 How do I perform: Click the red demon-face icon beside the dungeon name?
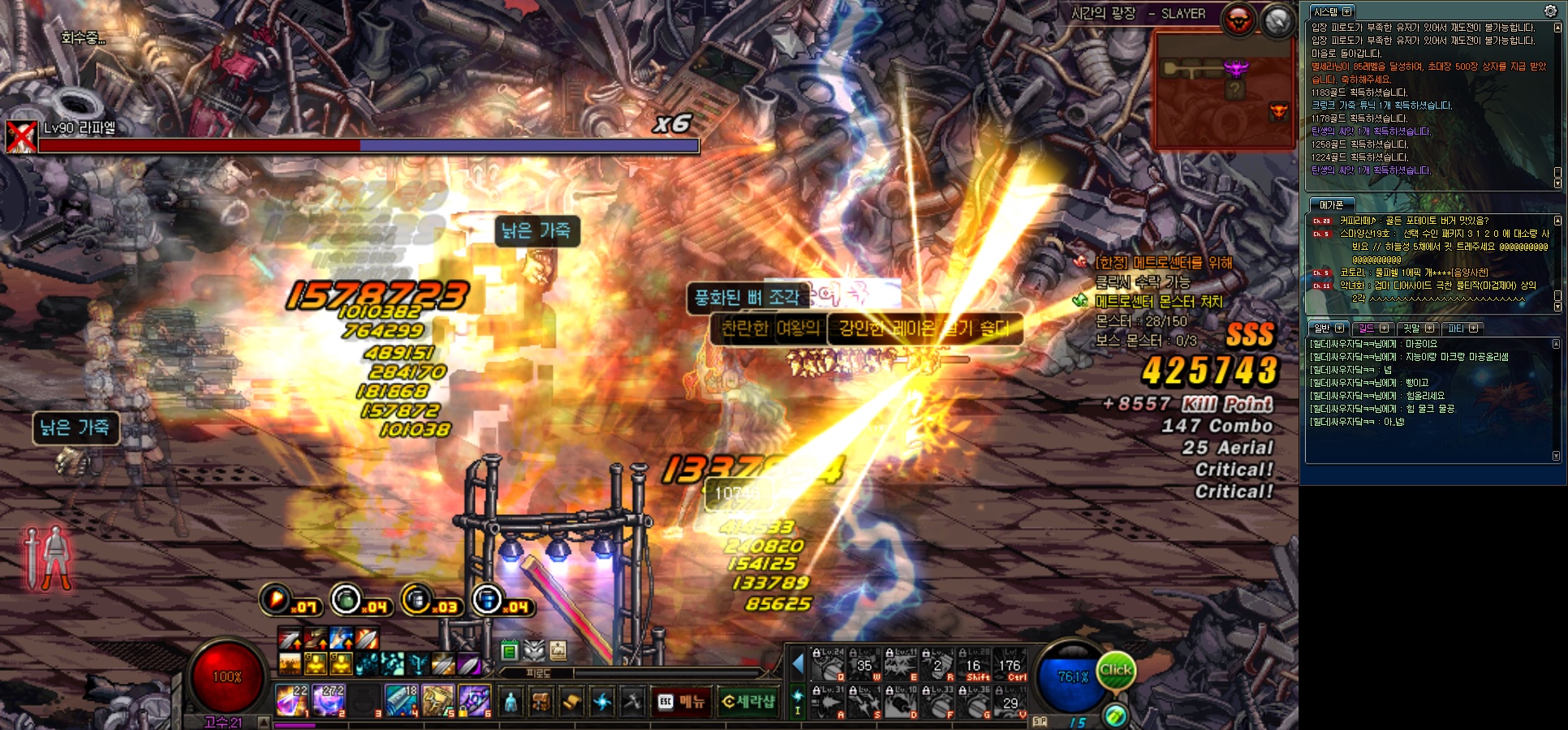click(x=1238, y=19)
